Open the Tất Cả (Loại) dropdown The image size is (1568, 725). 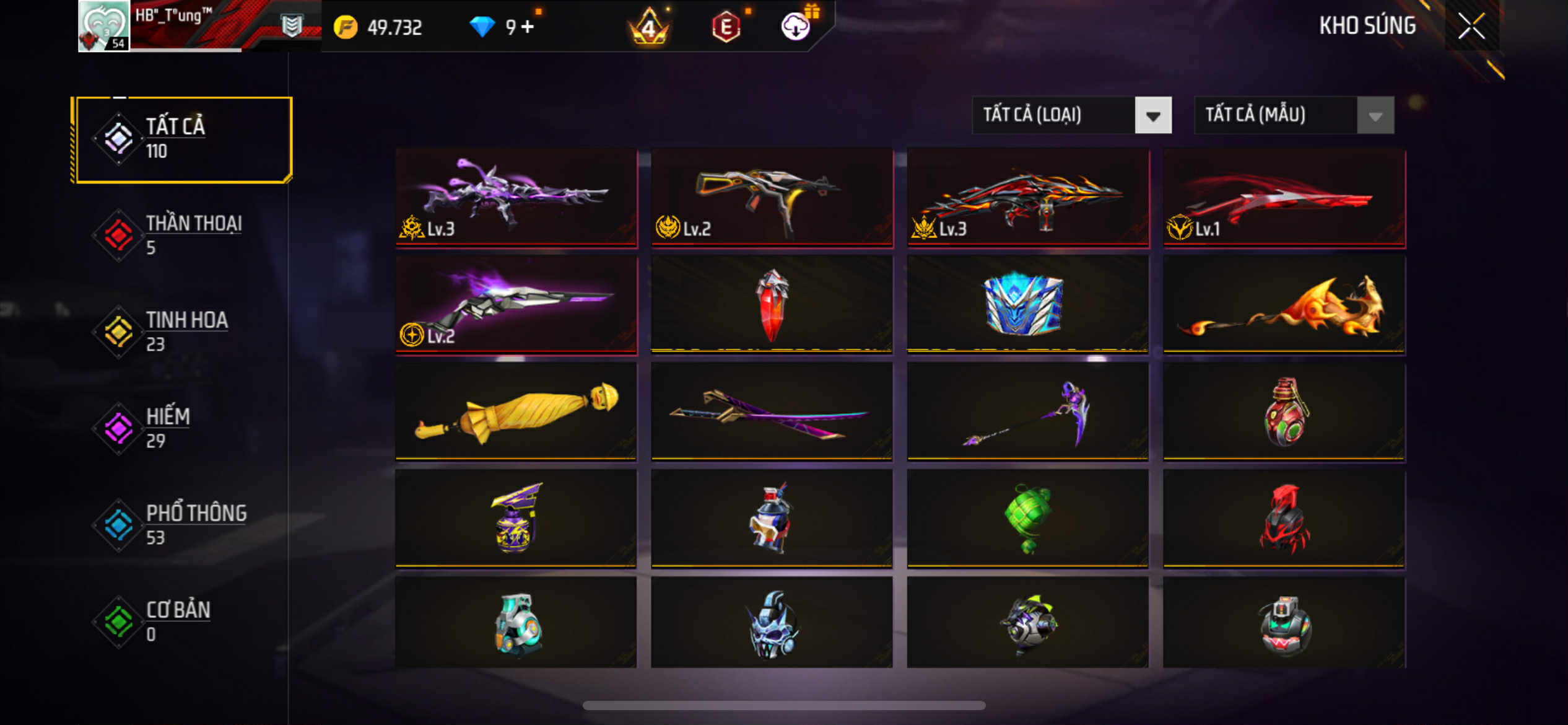point(1071,115)
